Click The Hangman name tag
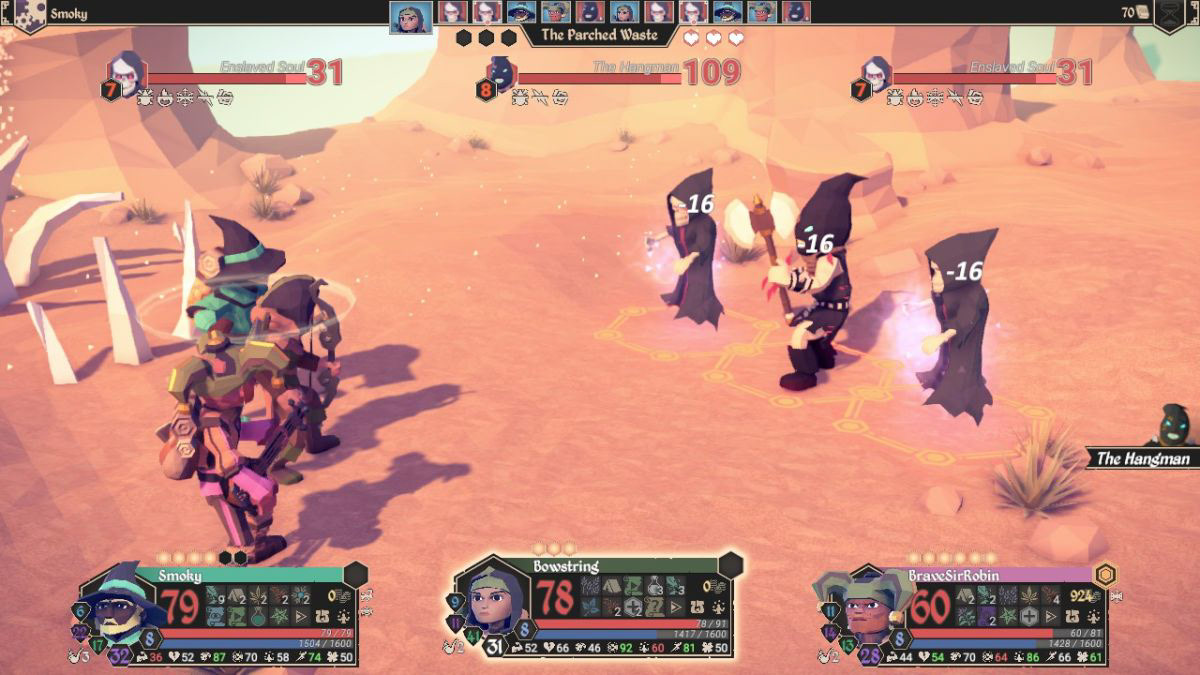Viewport: 1200px width, 675px height. [1142, 459]
